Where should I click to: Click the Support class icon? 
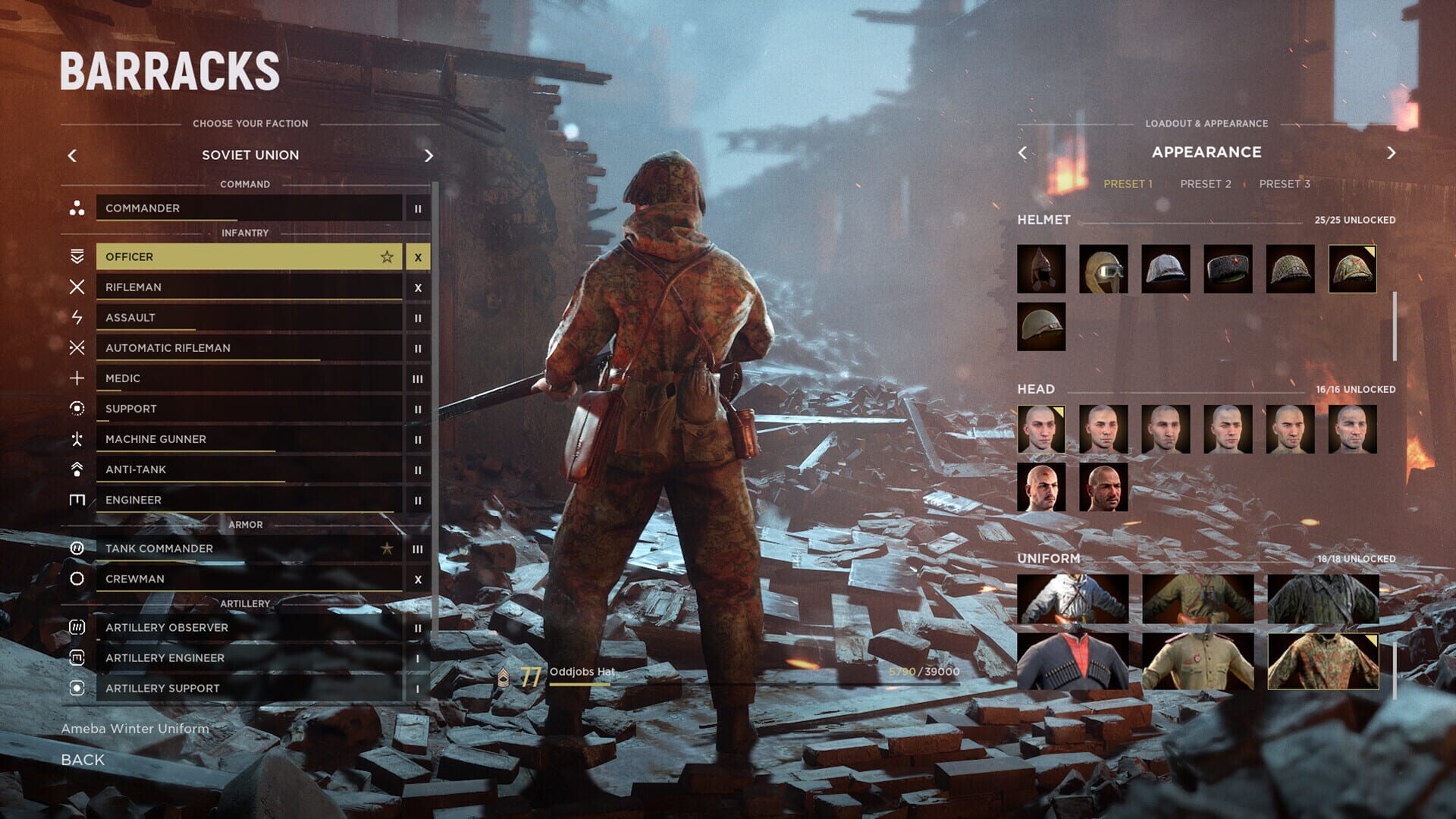[x=76, y=408]
